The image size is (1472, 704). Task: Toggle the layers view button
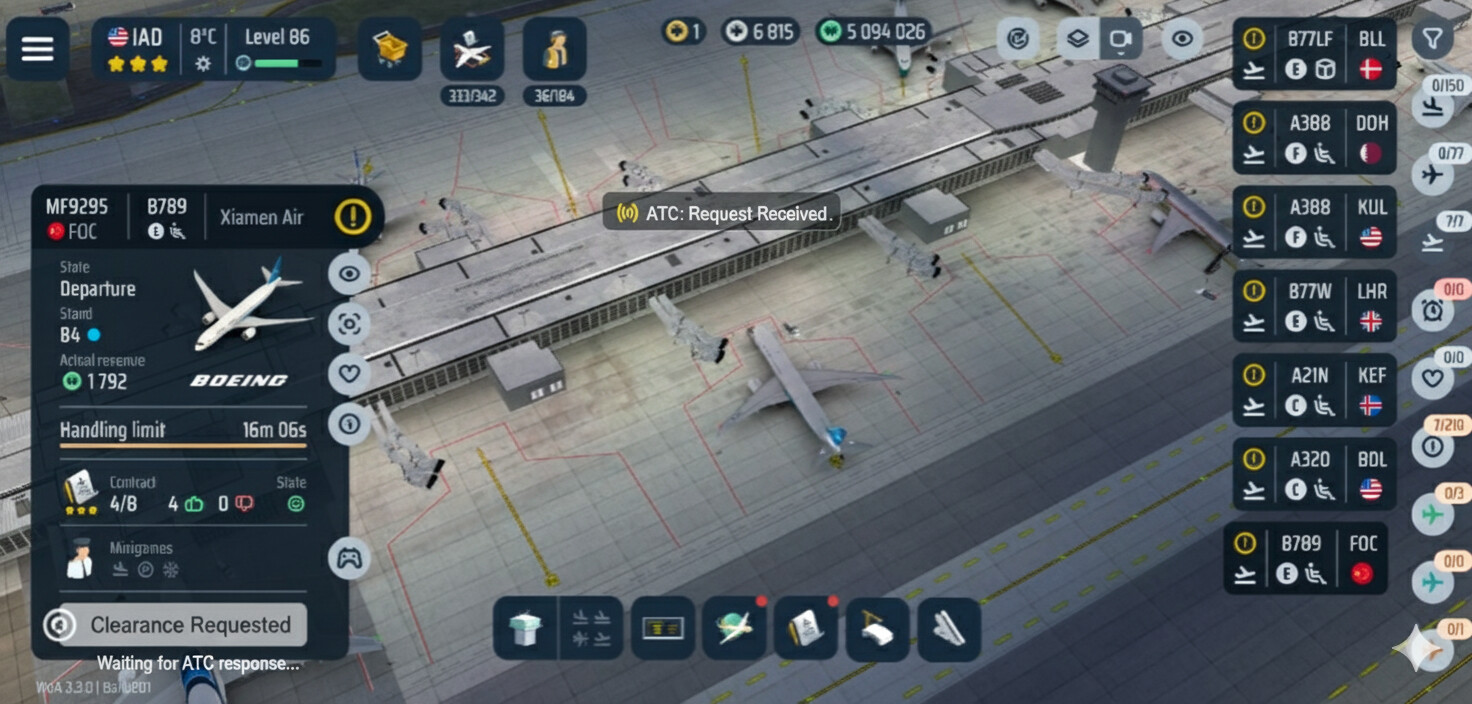tap(1077, 40)
